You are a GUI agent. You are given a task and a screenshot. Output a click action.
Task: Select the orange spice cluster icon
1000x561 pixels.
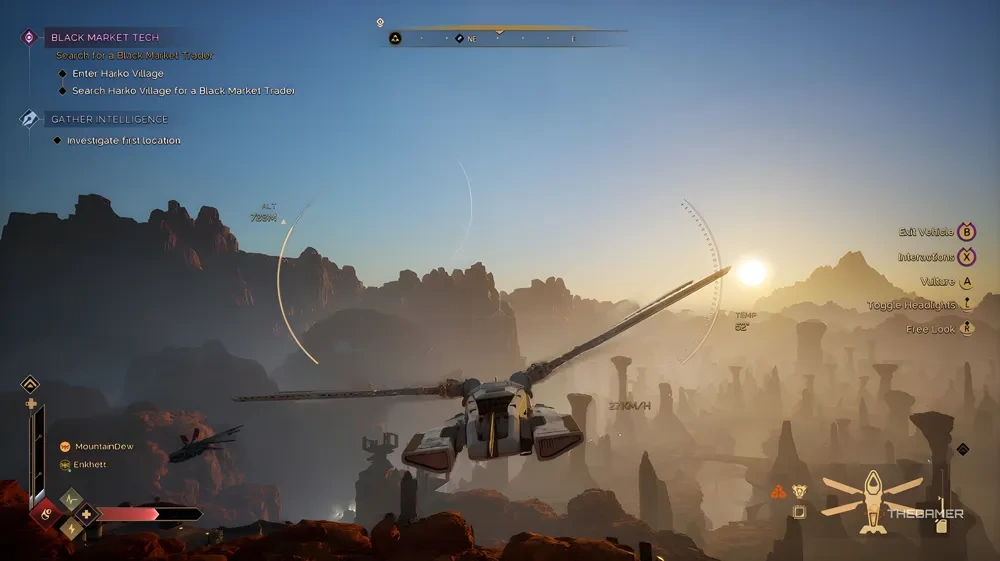[x=778, y=492]
